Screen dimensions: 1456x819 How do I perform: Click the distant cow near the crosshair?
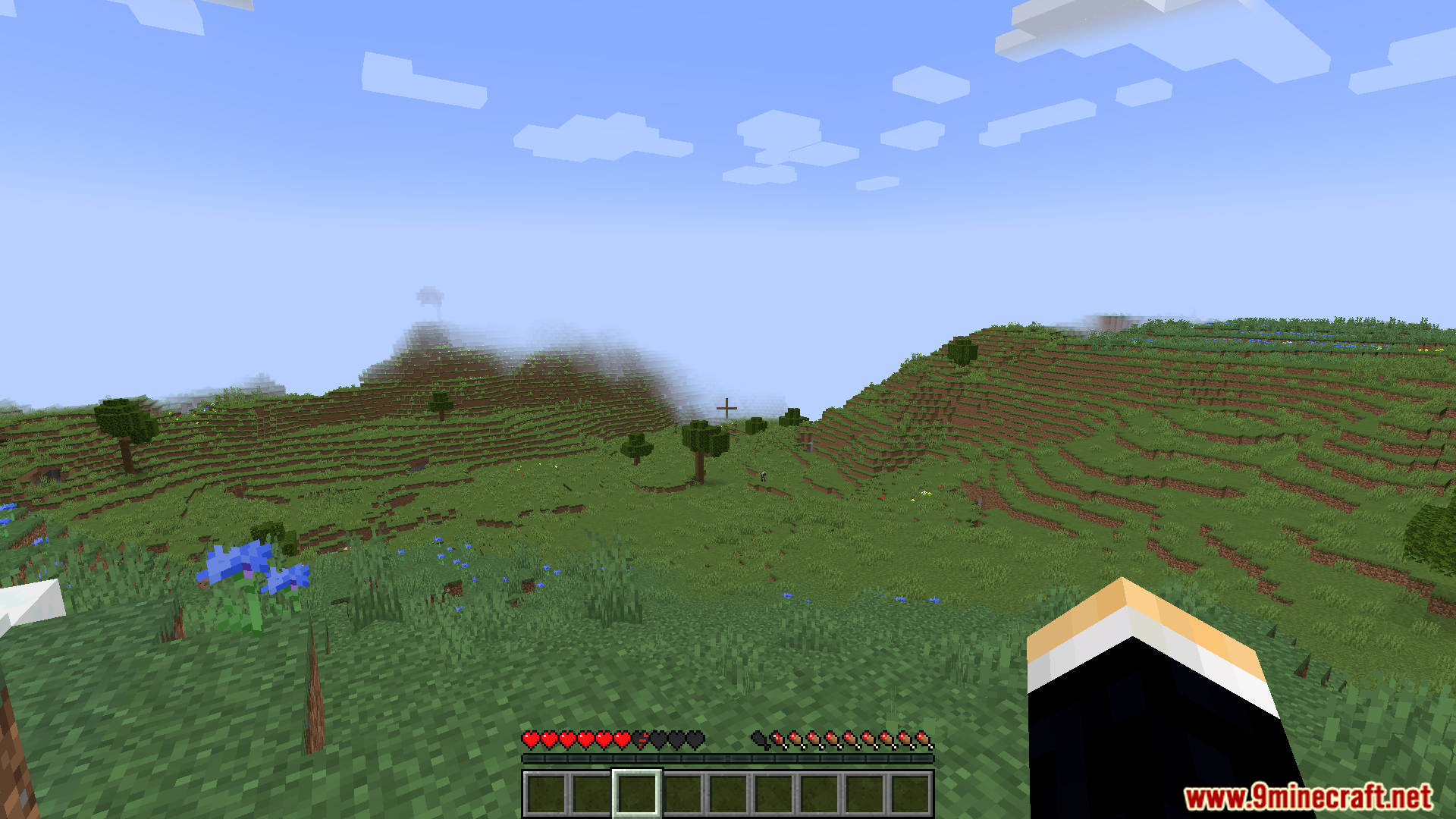click(764, 476)
